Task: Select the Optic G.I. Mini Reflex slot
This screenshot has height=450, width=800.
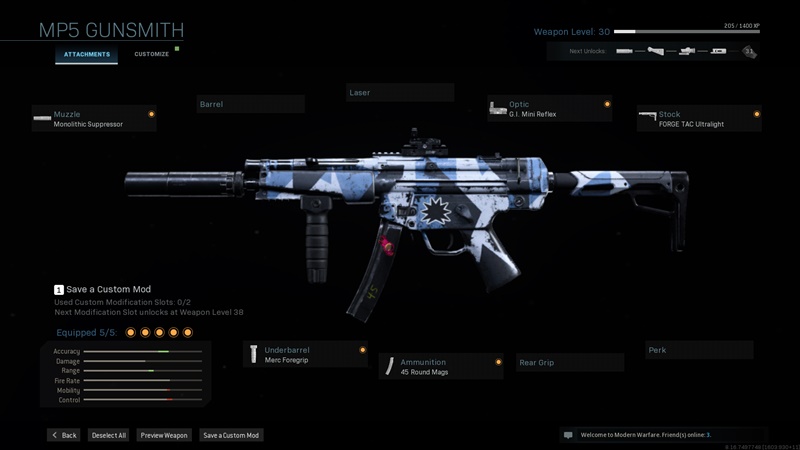Action: [549, 109]
